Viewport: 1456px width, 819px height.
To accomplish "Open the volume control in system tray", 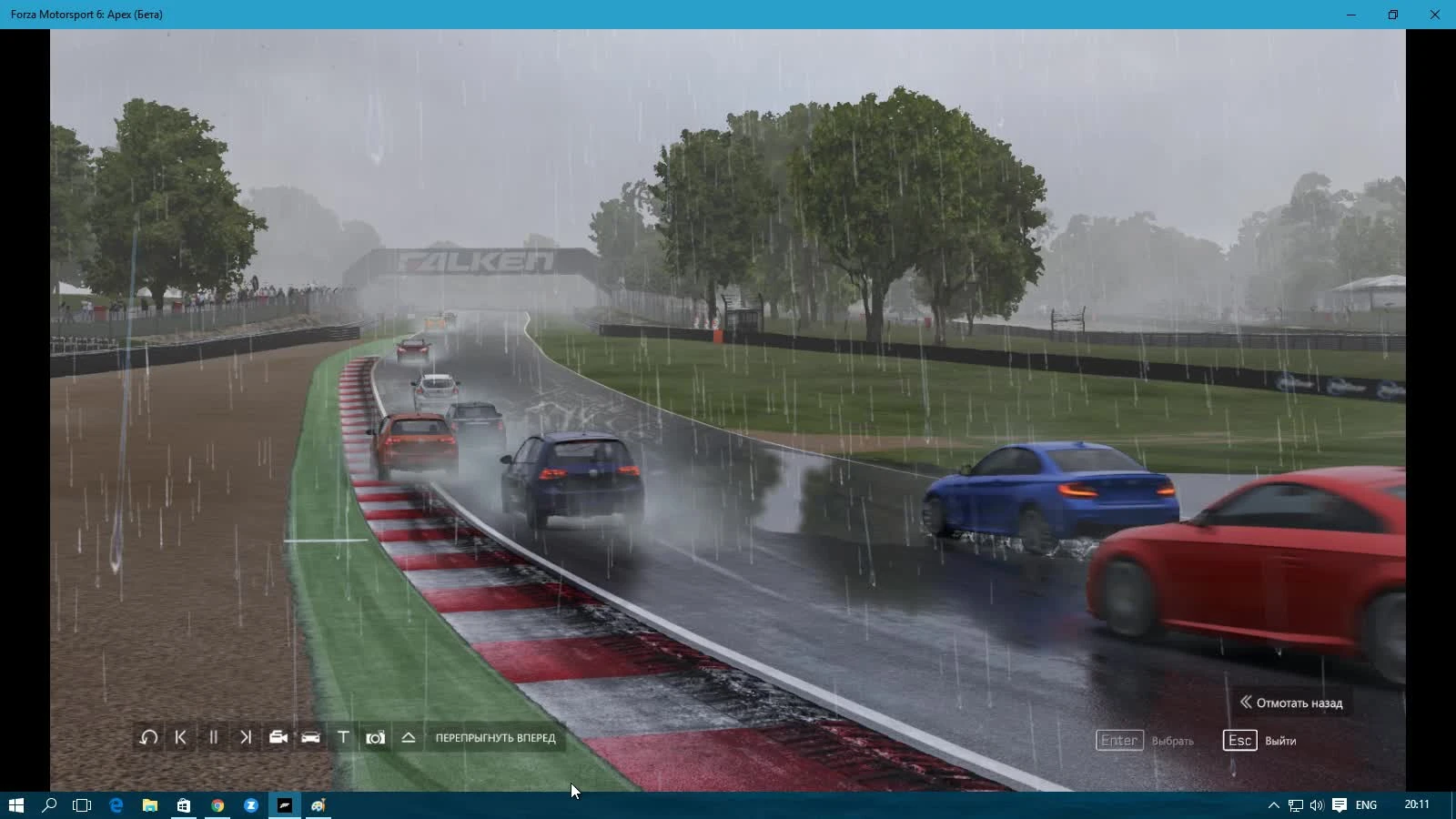I will pyautogui.click(x=1316, y=804).
